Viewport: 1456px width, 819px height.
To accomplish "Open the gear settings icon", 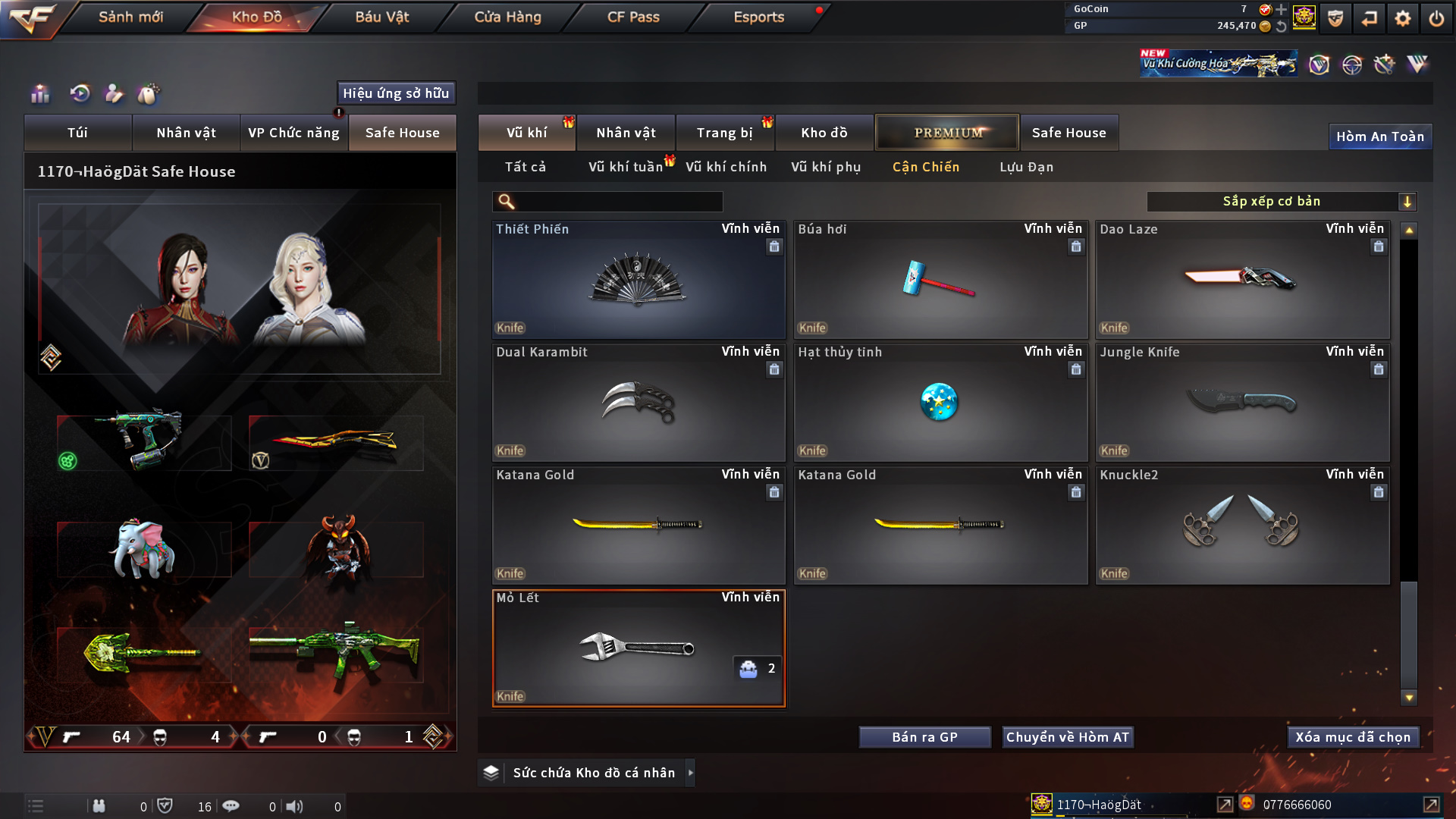I will coord(1402,18).
